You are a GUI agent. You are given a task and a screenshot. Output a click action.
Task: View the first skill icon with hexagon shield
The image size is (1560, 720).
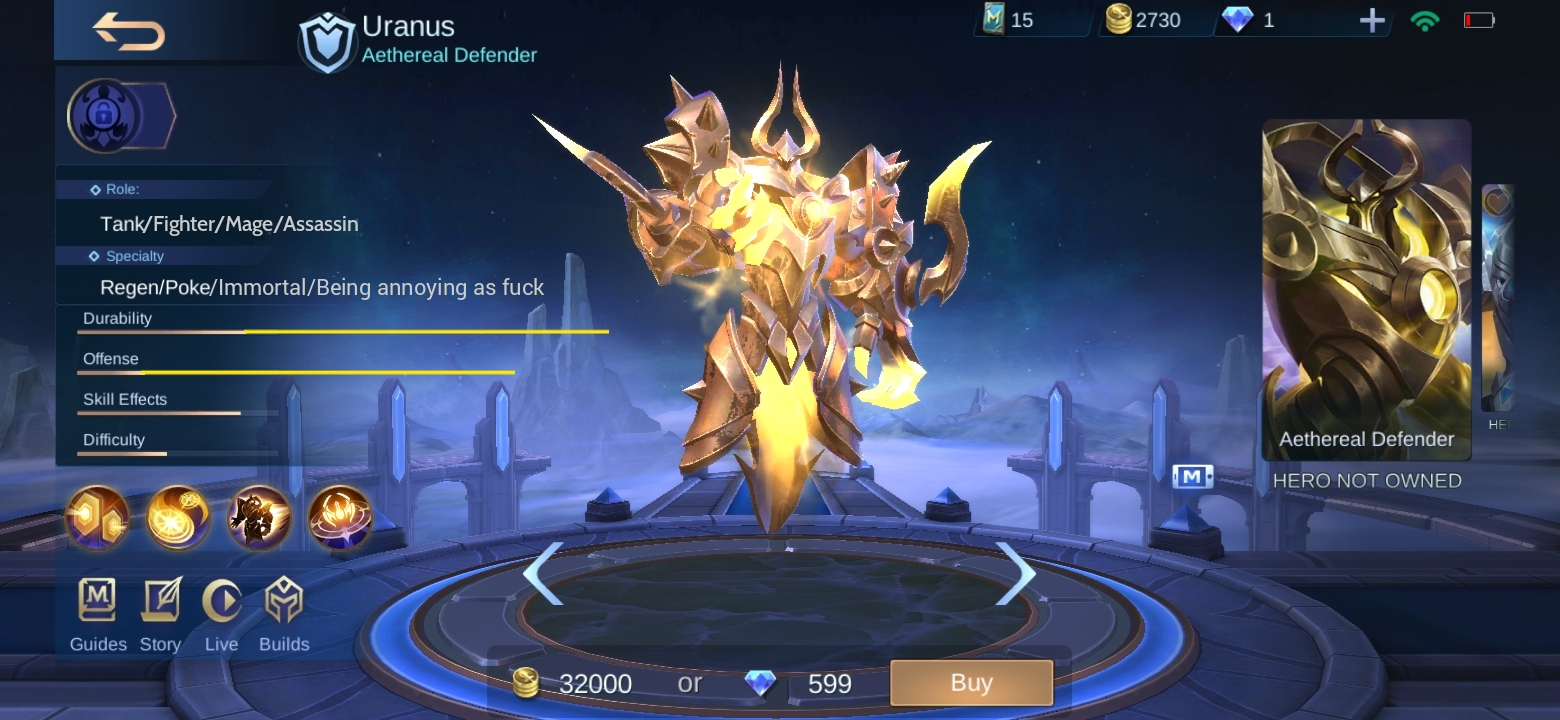pos(97,517)
